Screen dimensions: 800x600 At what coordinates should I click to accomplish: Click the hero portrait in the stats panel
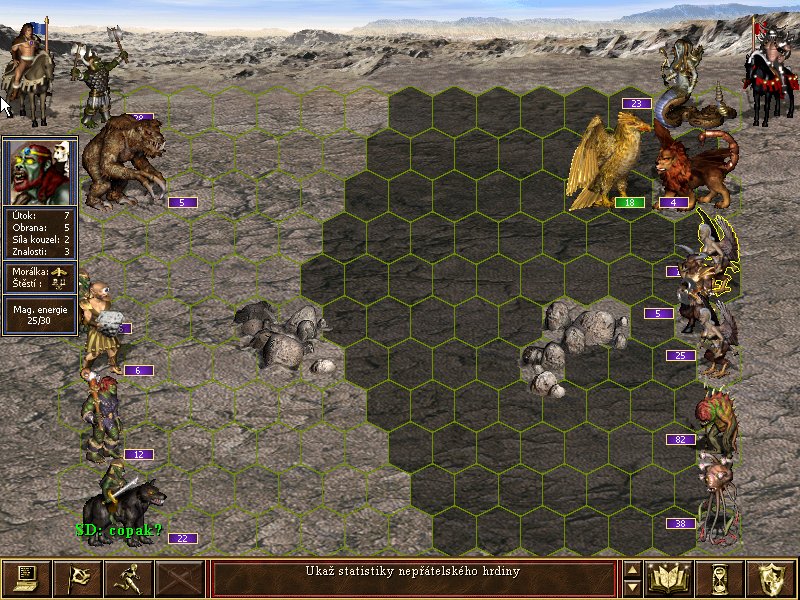pos(40,172)
